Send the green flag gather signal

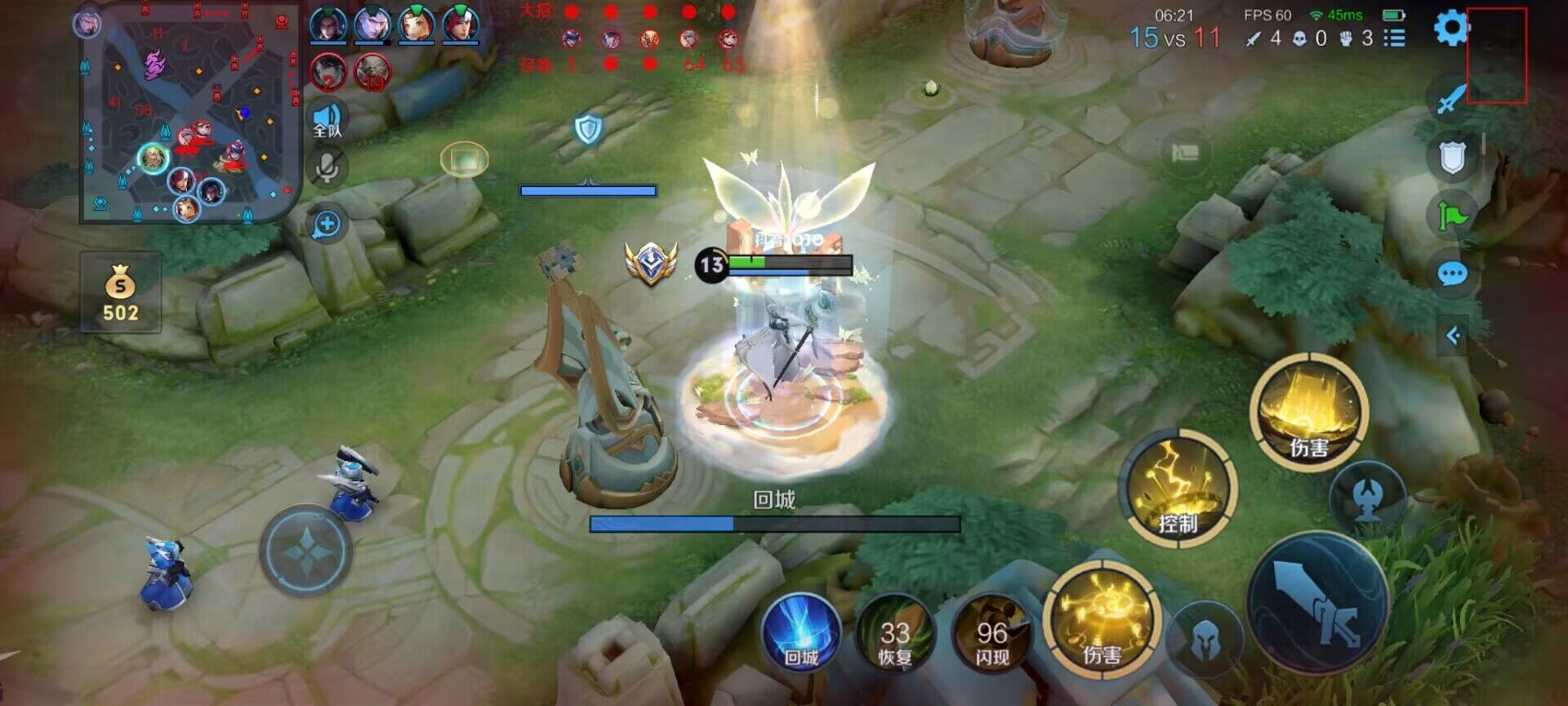[1452, 216]
